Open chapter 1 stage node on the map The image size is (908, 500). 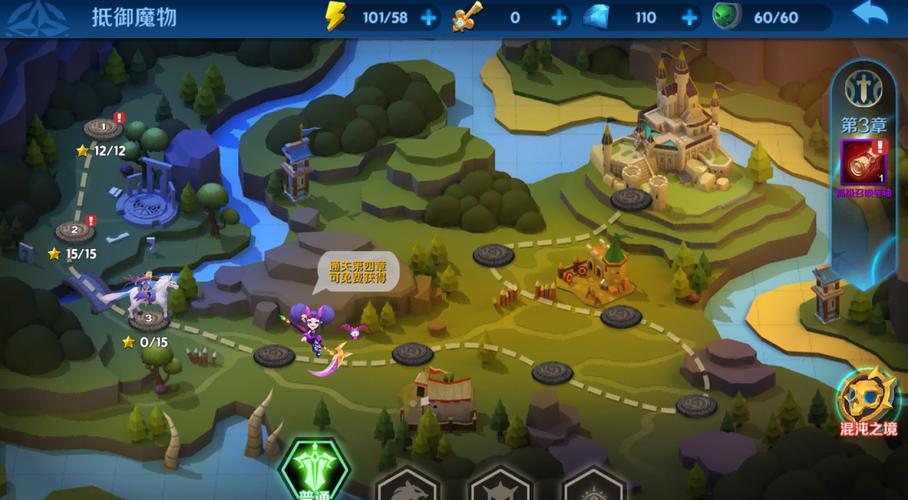click(x=102, y=128)
